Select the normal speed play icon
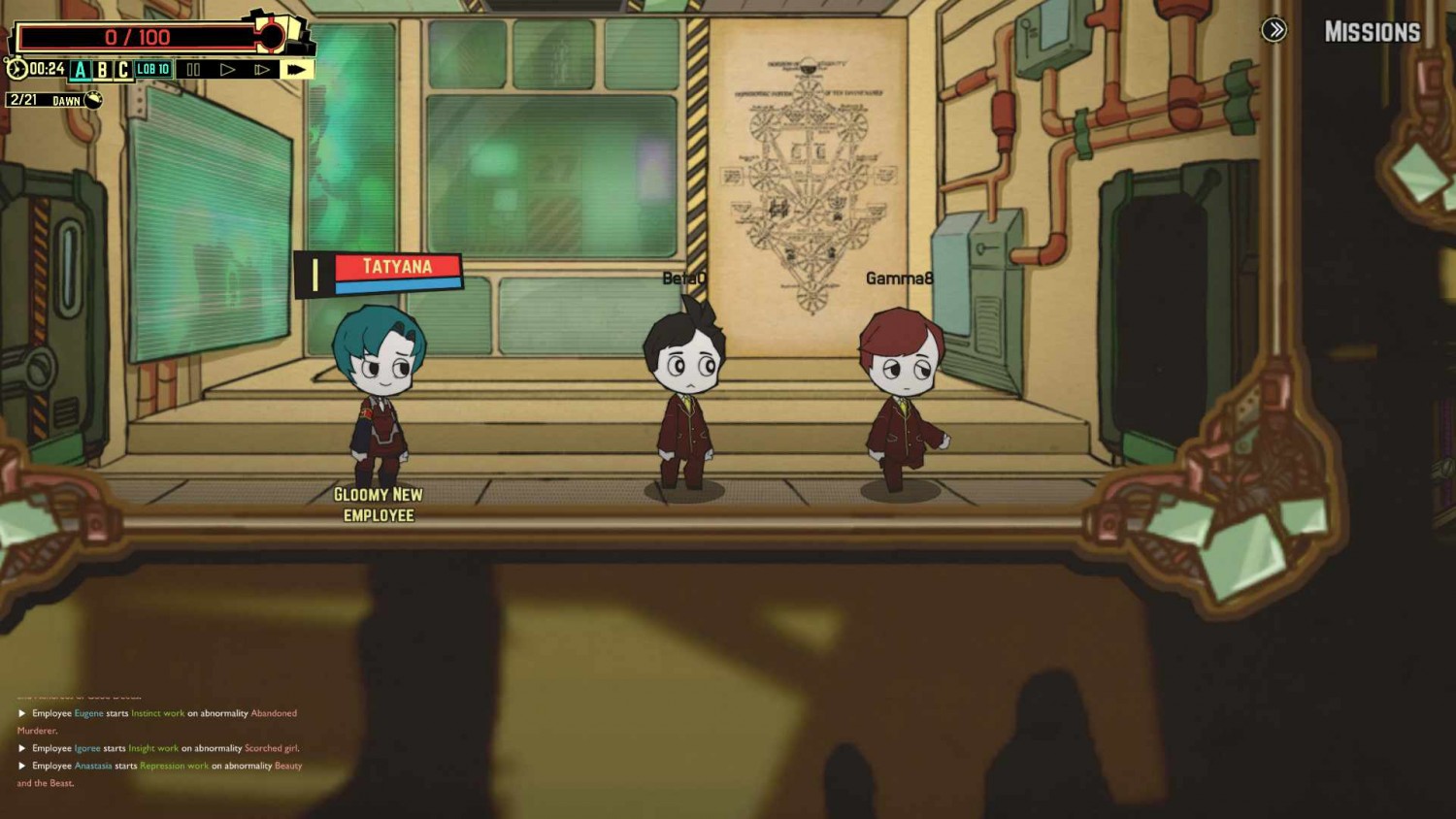The width and height of the screenshot is (1456, 819). [228, 69]
